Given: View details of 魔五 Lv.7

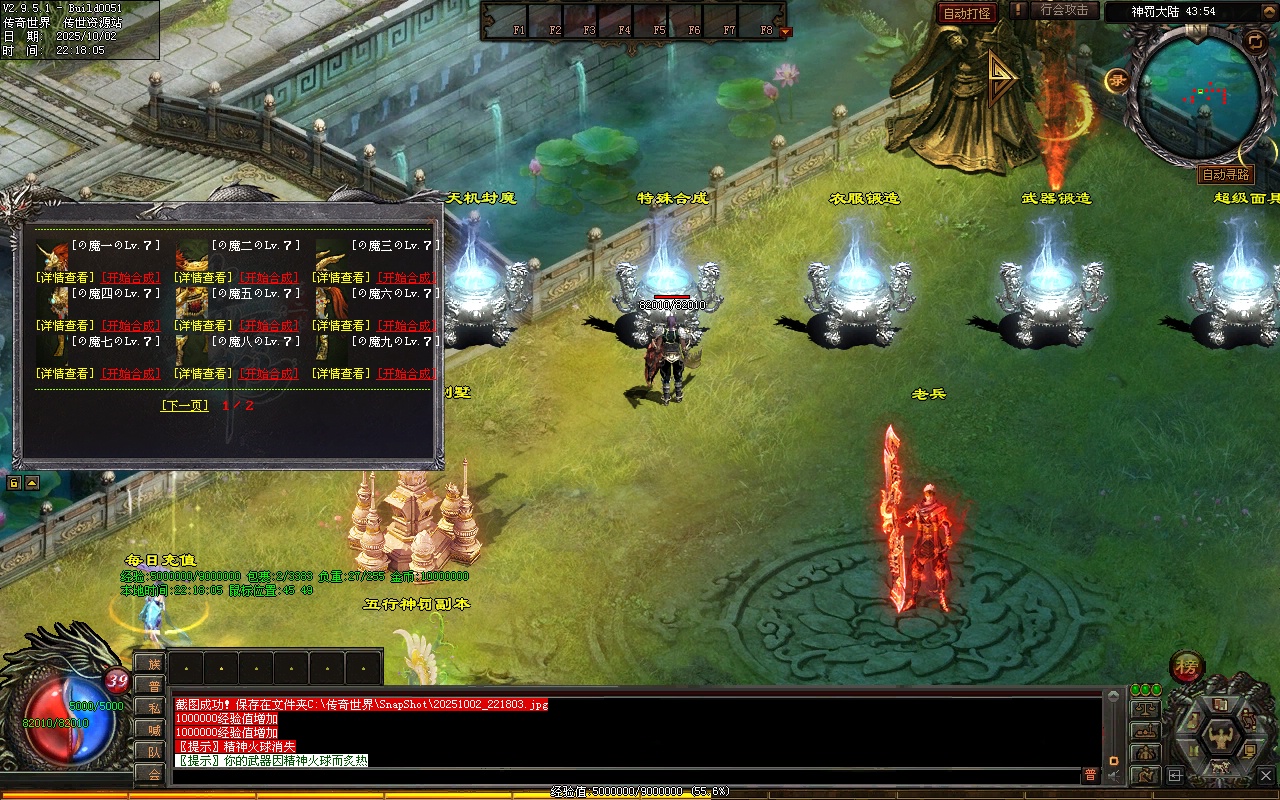Looking at the screenshot, I should tap(205, 326).
